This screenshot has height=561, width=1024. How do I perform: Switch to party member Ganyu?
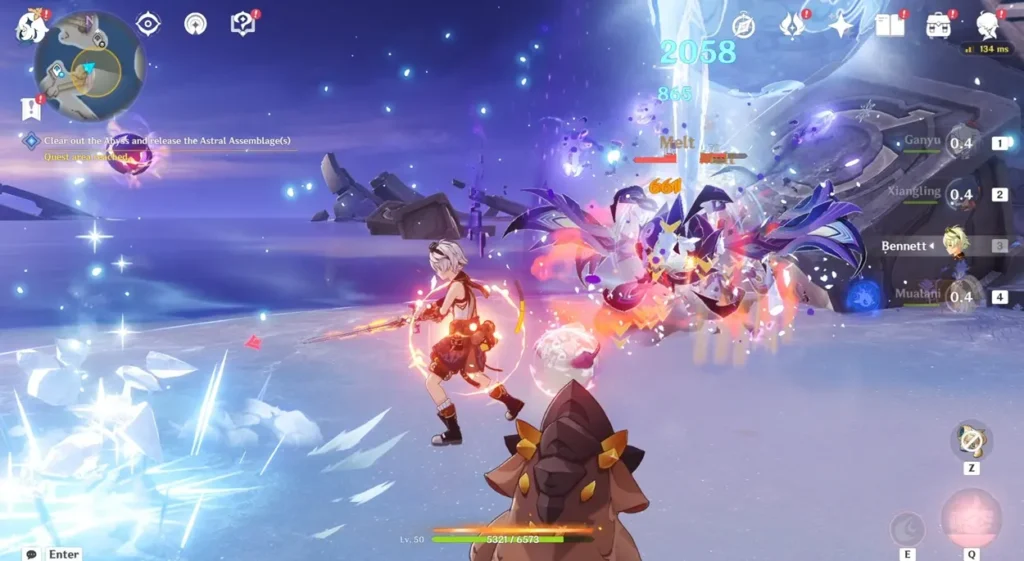point(958,143)
